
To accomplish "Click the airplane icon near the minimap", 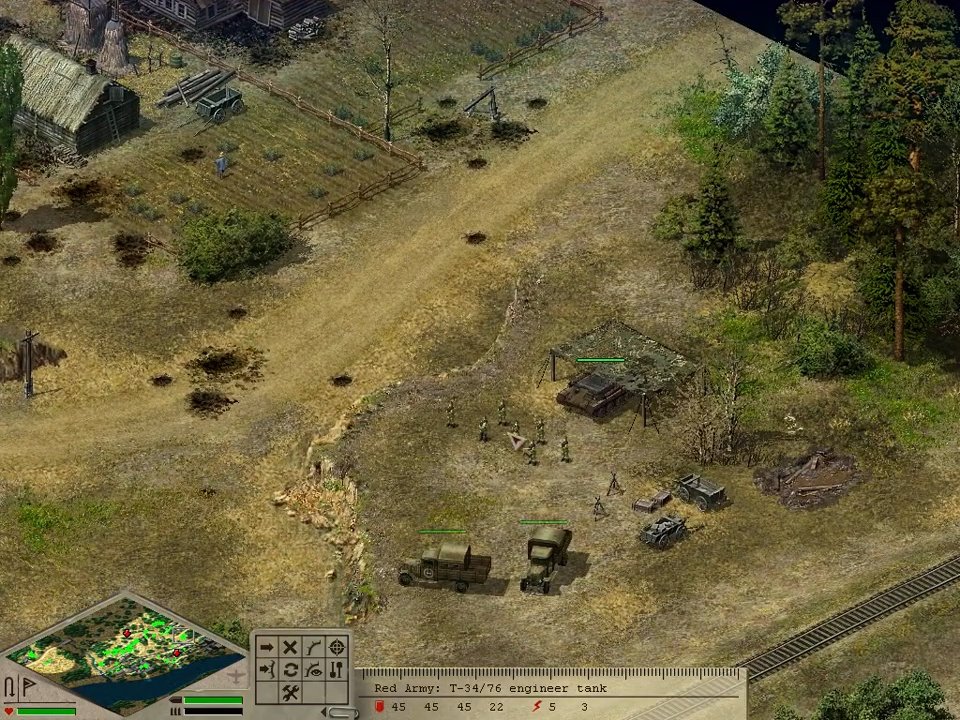I will pyautogui.click(x=237, y=677).
